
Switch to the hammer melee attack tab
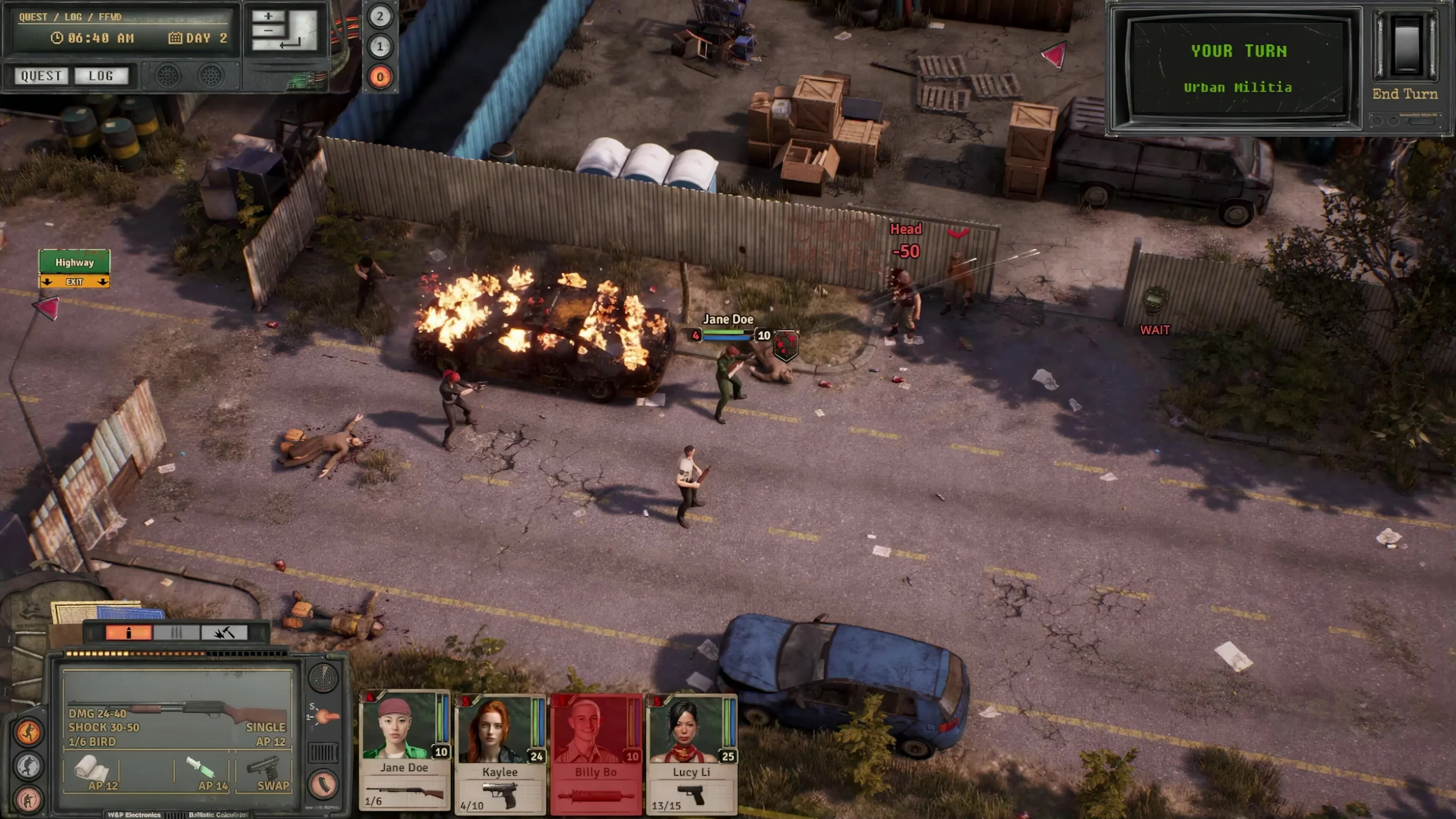coord(224,632)
